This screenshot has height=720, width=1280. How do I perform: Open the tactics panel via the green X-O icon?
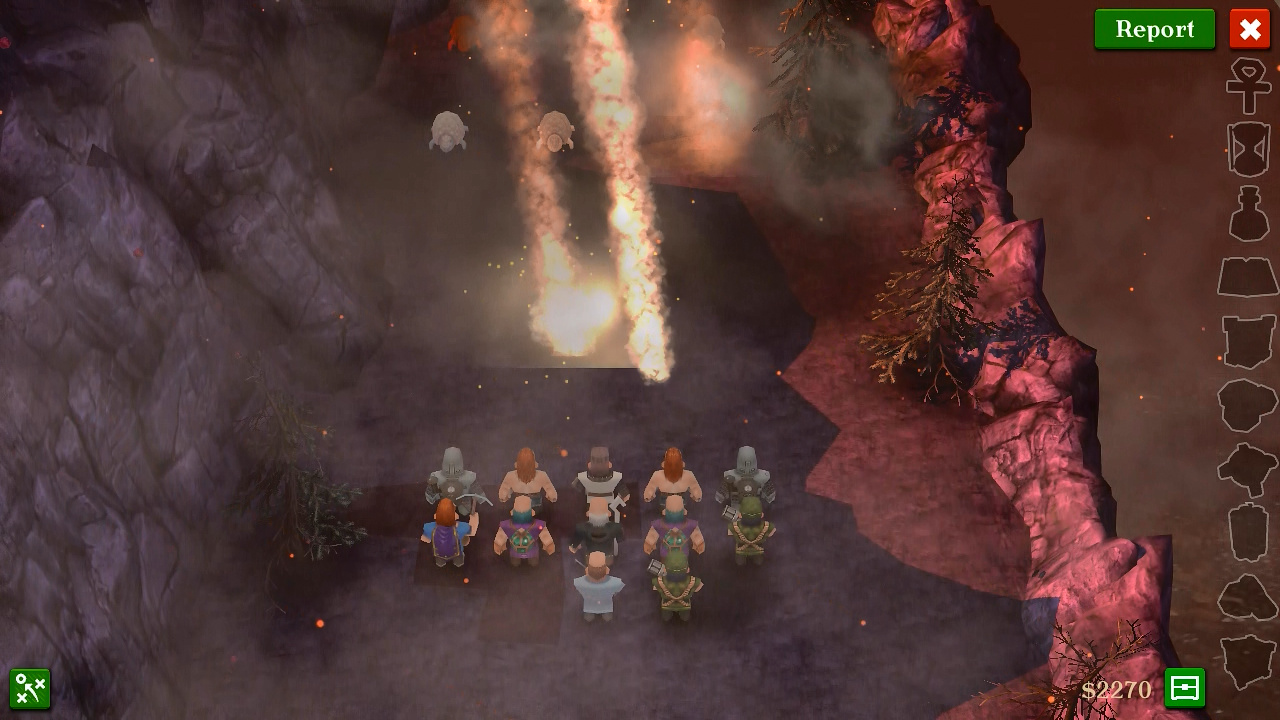pos(31,688)
